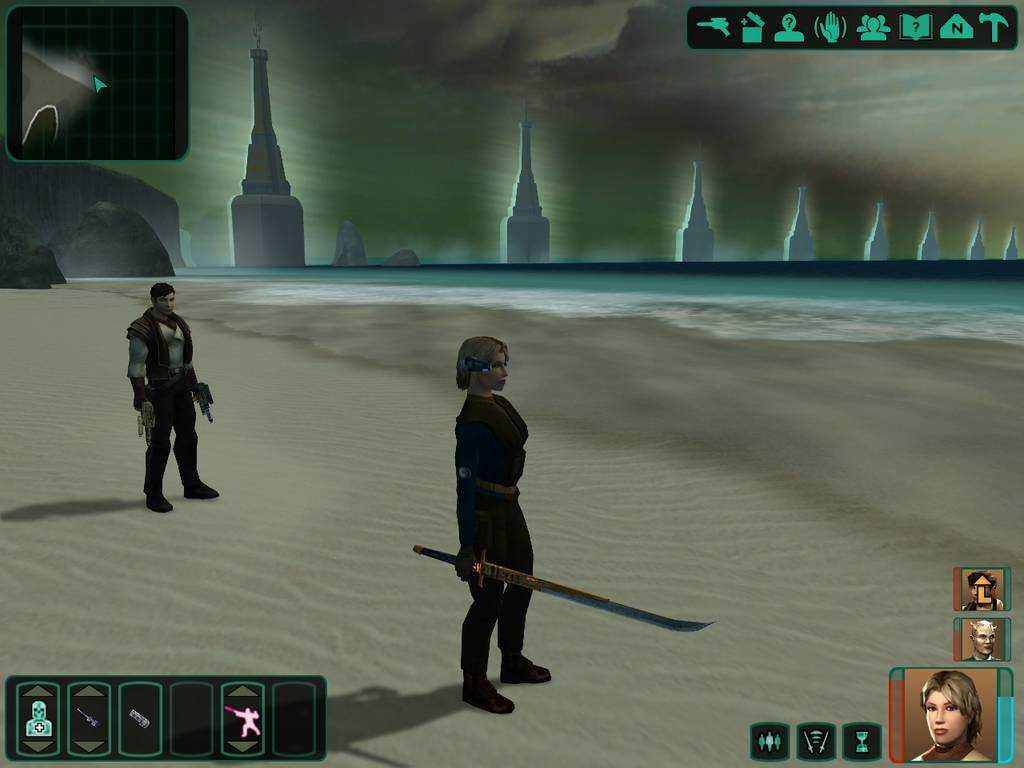Open the Party selection group icon
The height and width of the screenshot is (768, 1024).
[x=873, y=27]
